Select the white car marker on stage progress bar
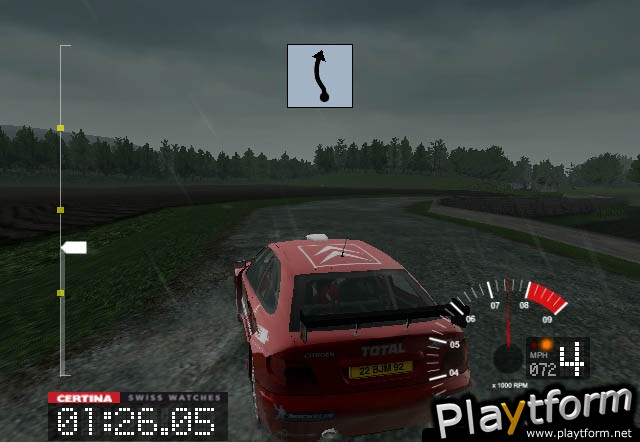 (74, 247)
